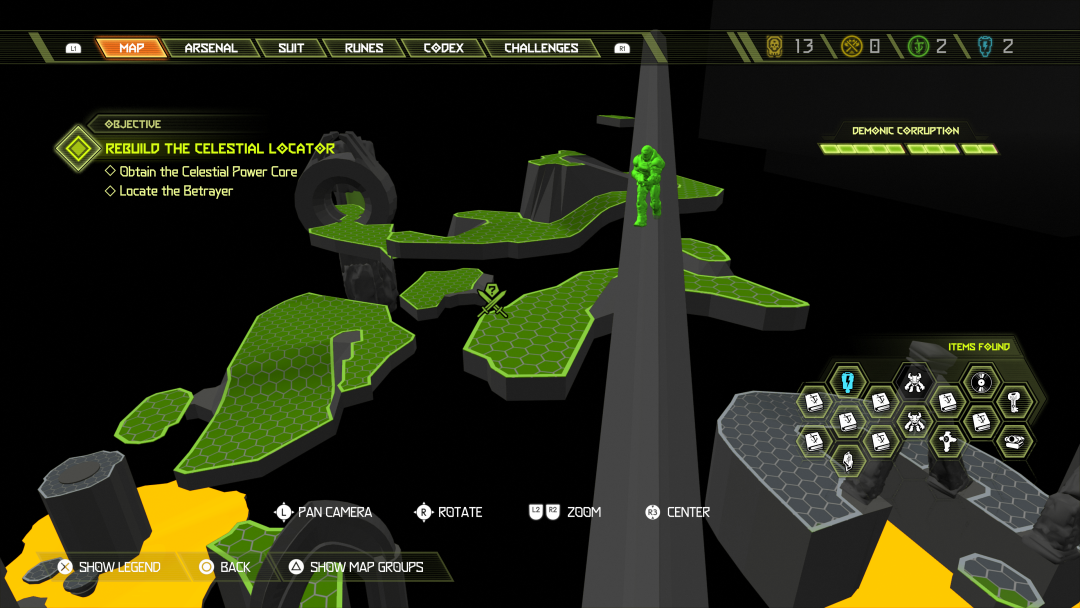Pick the vinyl record item icon
Screen dimensions: 1080x608
tap(981, 381)
